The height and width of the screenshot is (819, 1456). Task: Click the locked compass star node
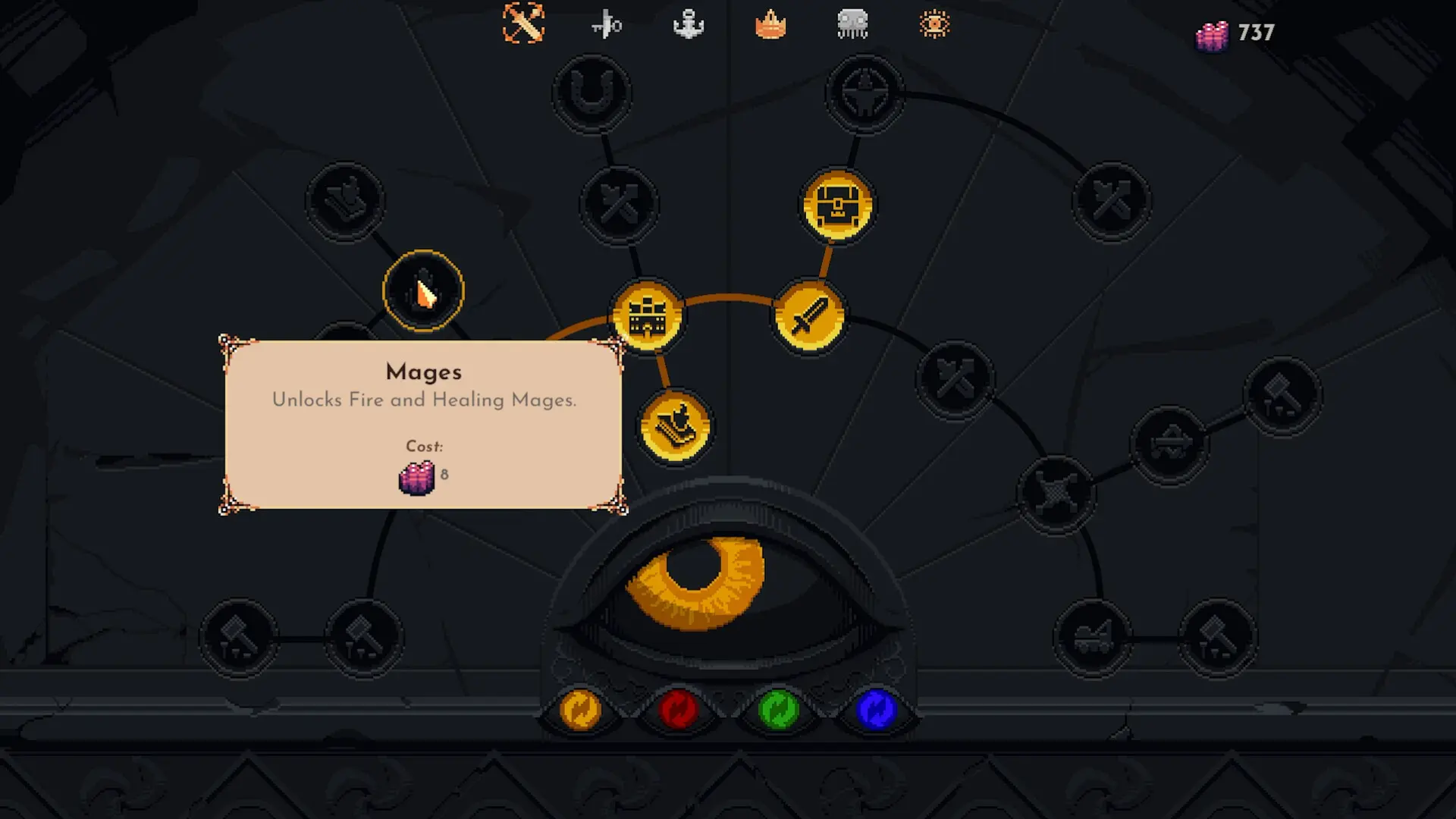click(864, 93)
